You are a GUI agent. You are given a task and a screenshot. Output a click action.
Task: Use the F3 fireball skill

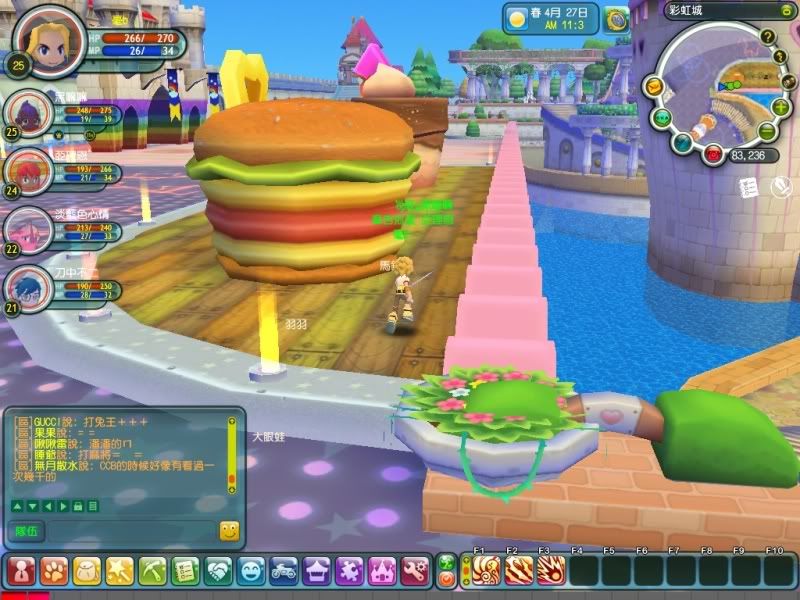(x=549, y=570)
